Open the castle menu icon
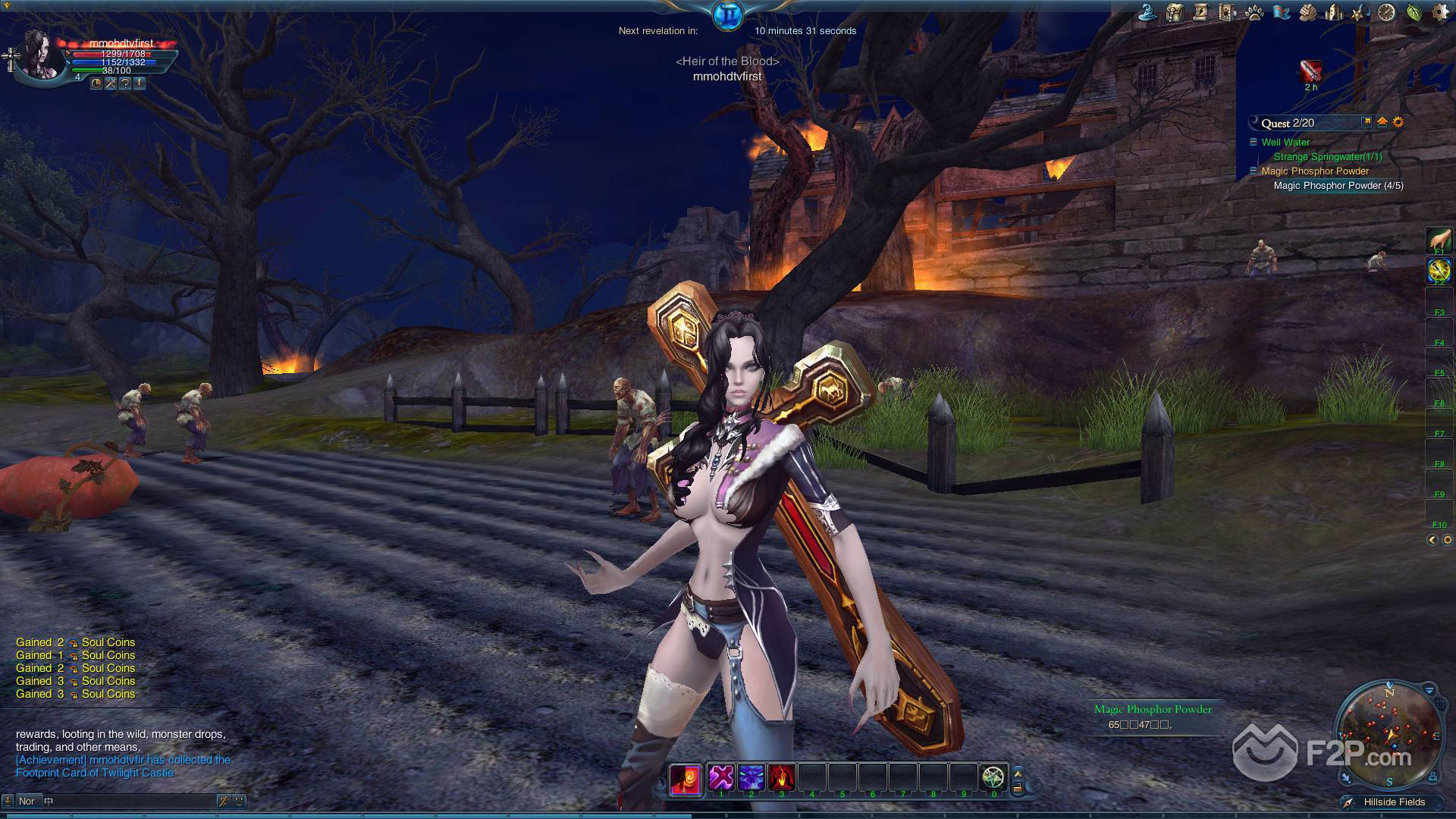The width and height of the screenshot is (1456, 819). coord(1334,12)
